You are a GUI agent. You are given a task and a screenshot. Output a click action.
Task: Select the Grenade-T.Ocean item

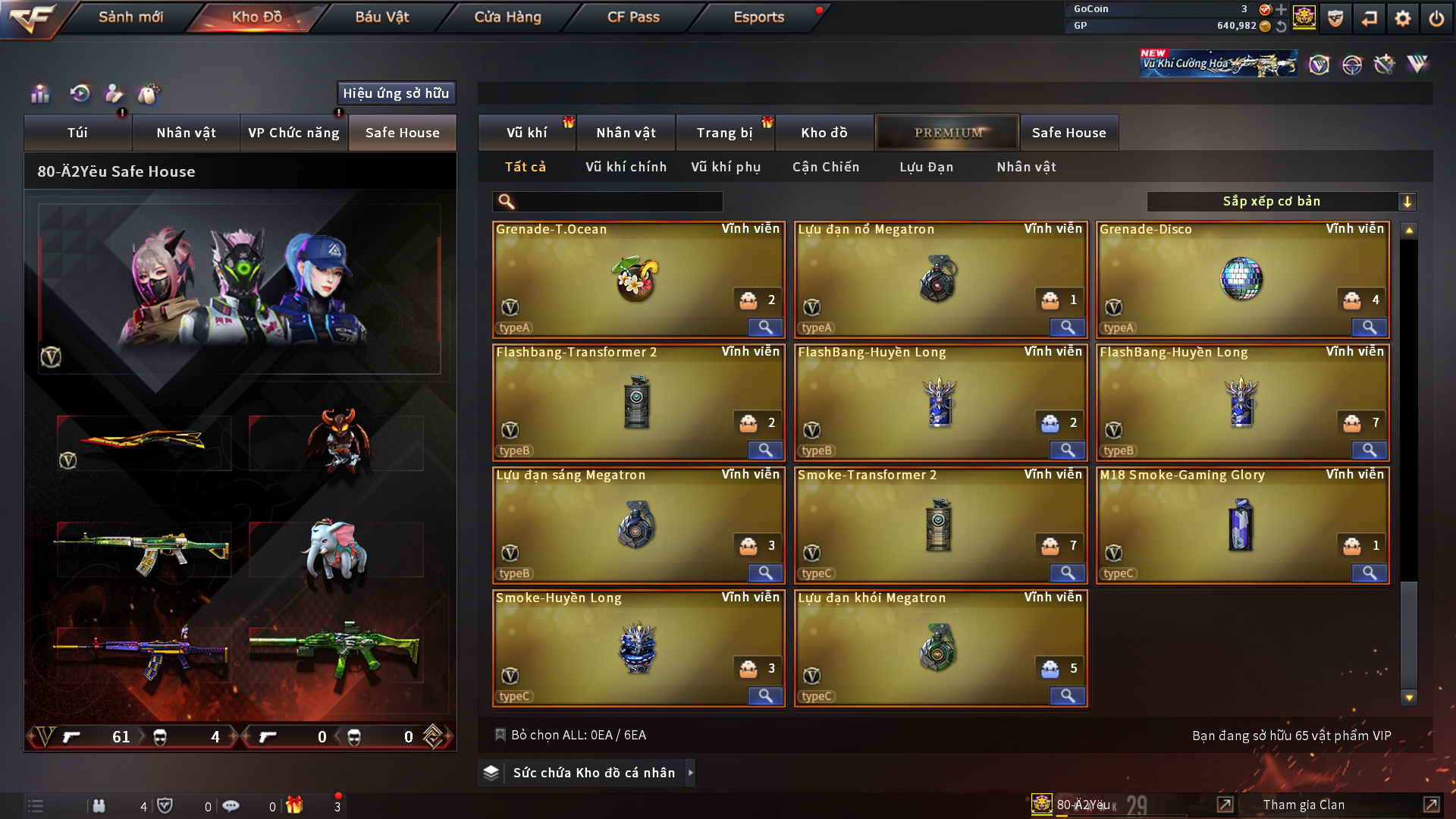638,279
